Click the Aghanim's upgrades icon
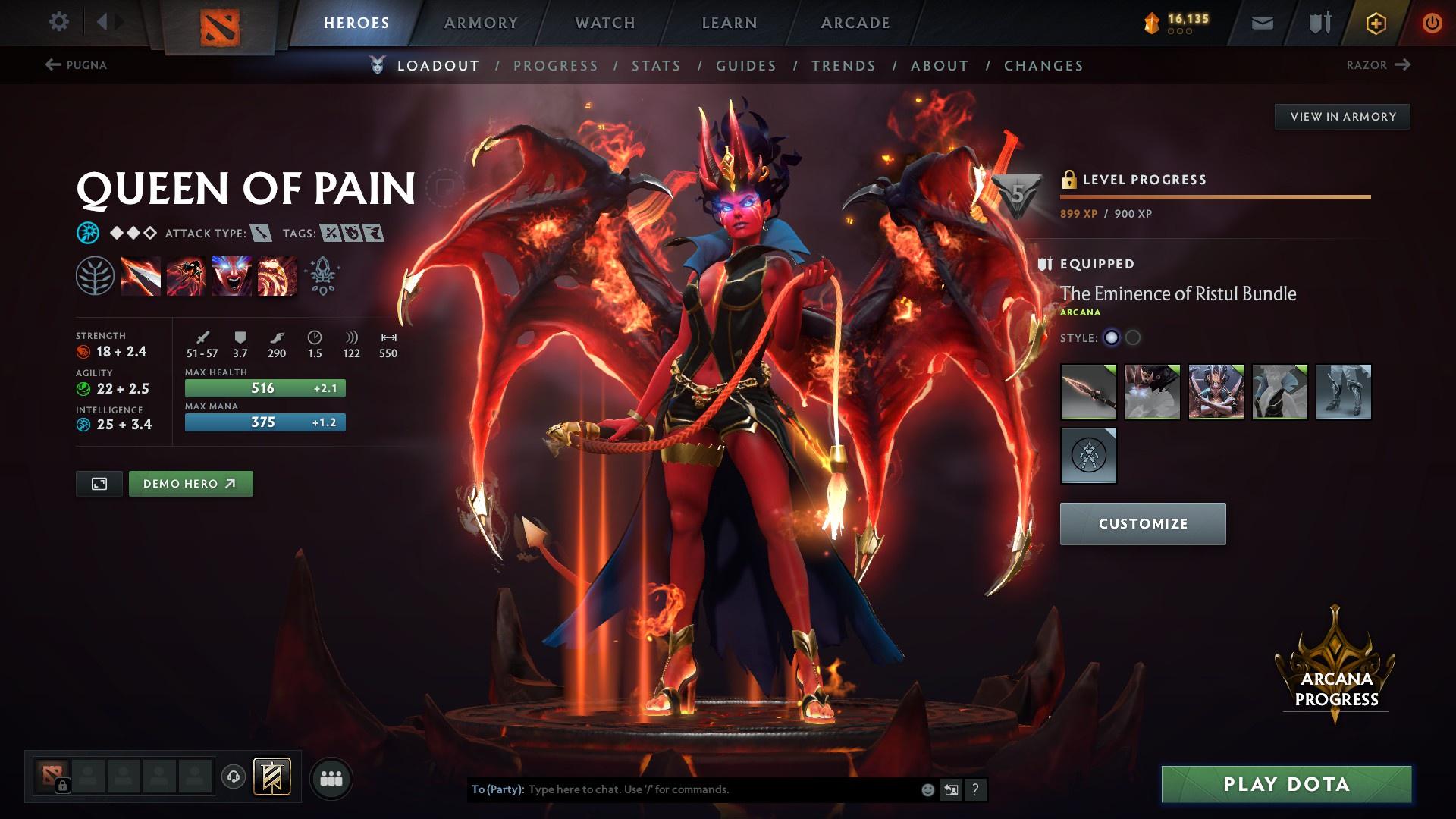Viewport: 1456px width, 819px height. coord(321,276)
